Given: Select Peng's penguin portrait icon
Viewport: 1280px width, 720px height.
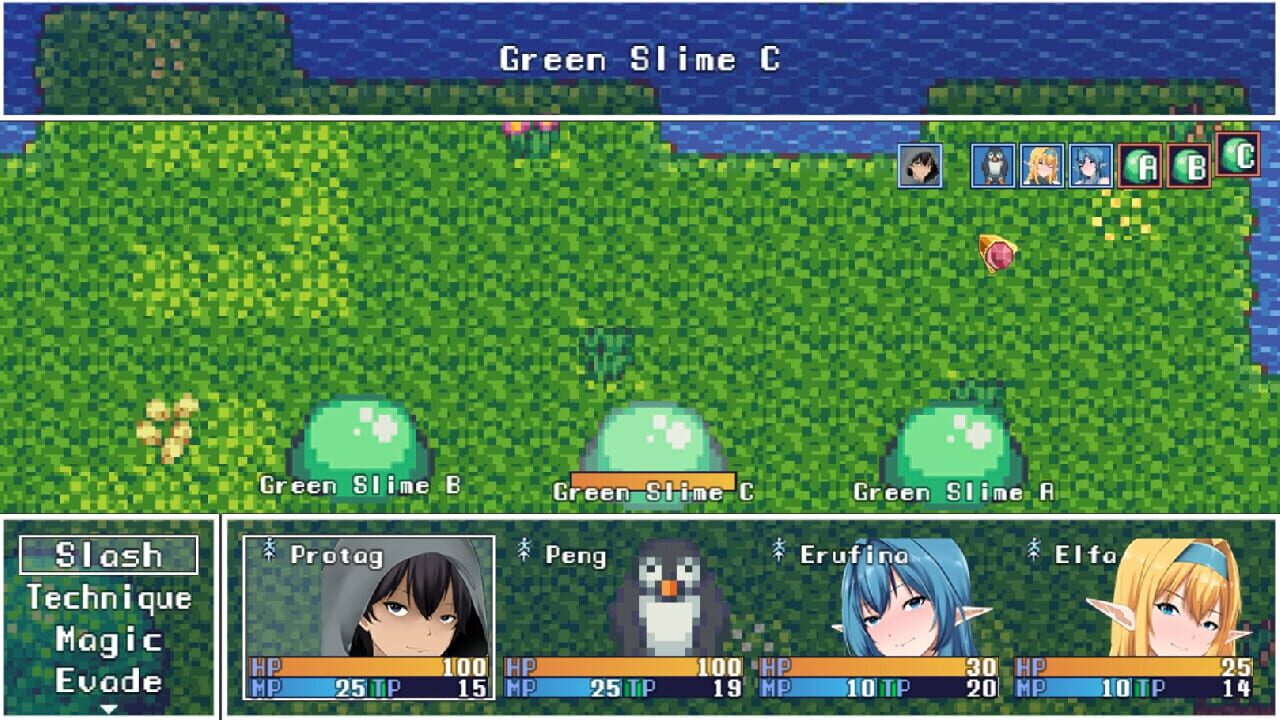Looking at the screenshot, I should point(992,166).
